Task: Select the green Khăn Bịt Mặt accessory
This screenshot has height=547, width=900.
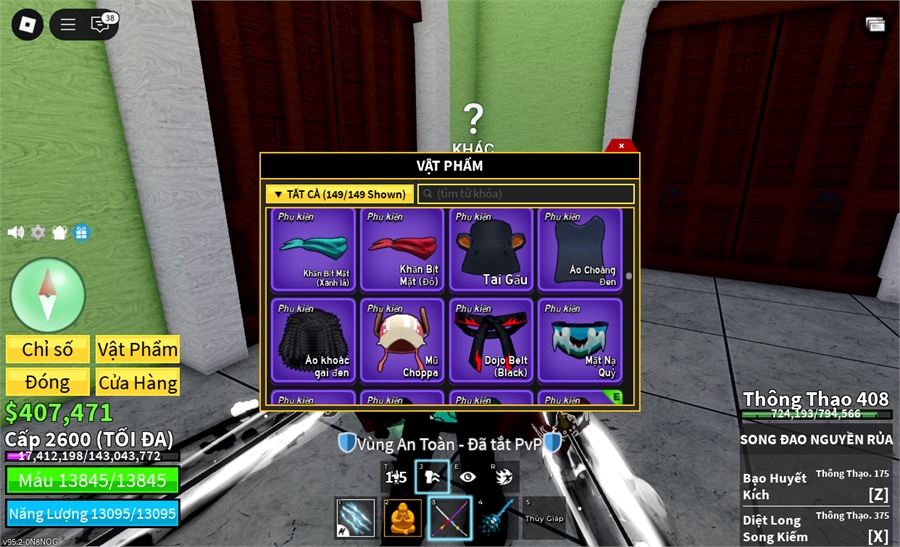Action: click(312, 249)
